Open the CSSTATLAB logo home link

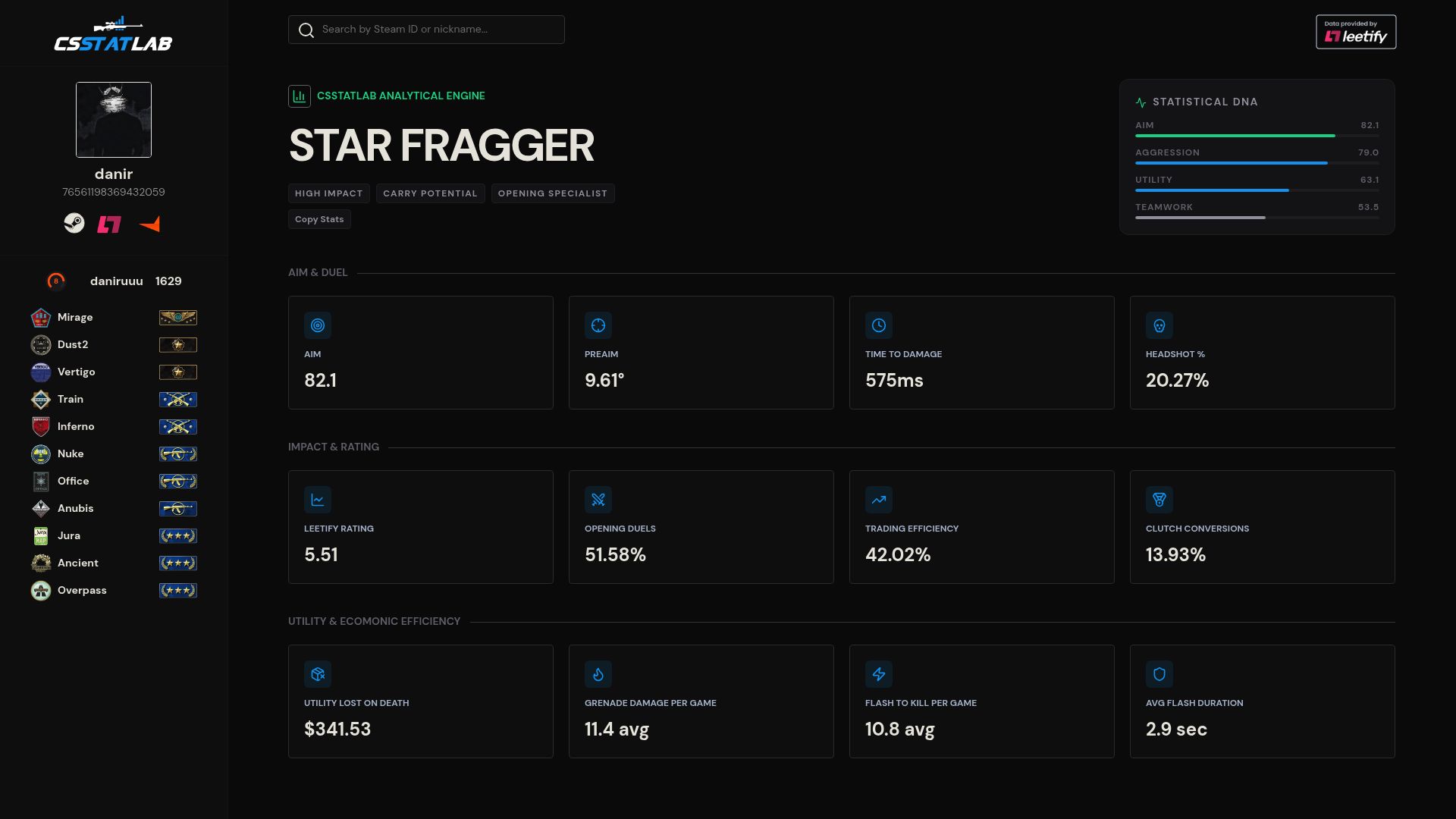click(114, 36)
